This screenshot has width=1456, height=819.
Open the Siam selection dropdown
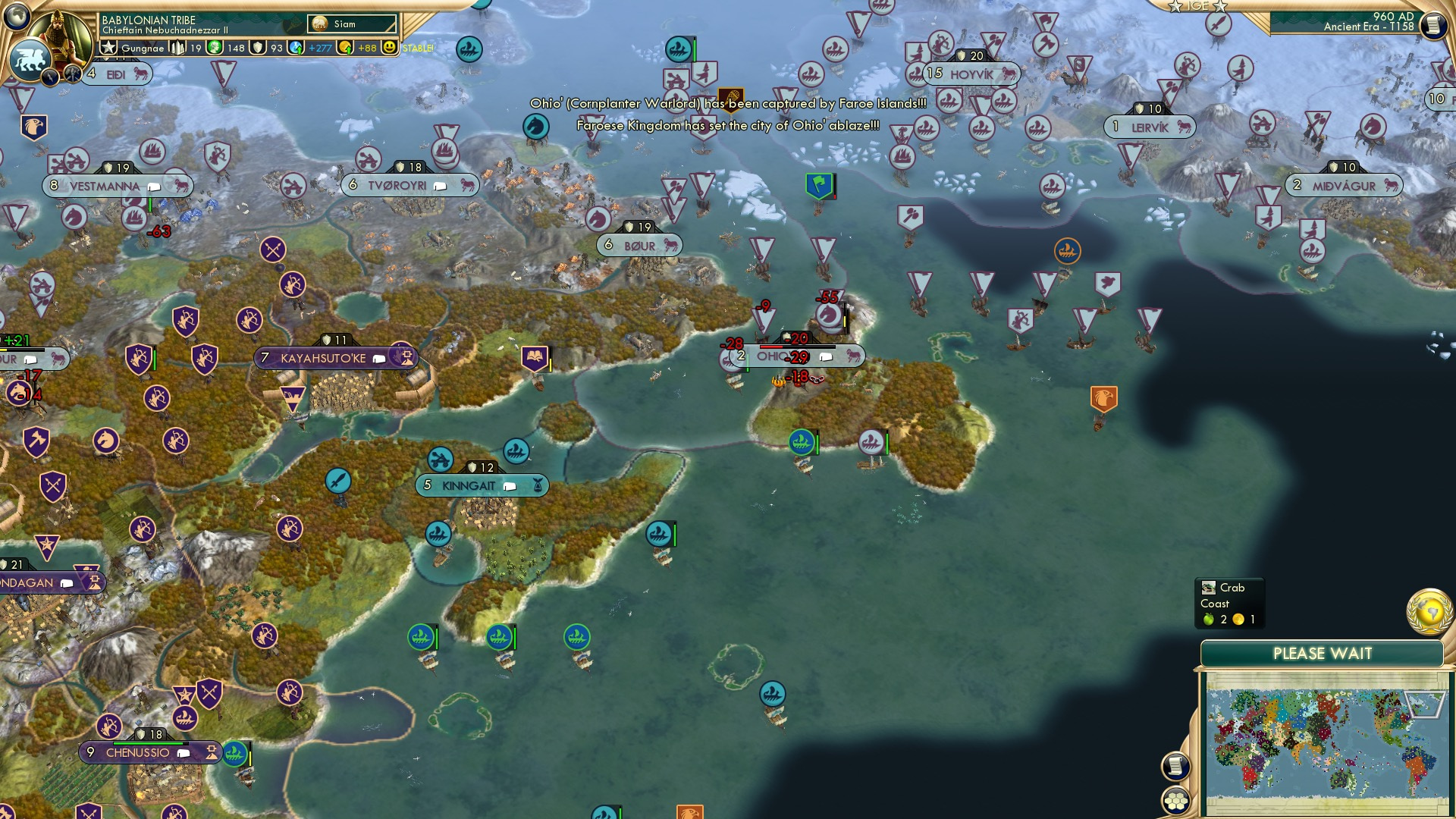[350, 23]
